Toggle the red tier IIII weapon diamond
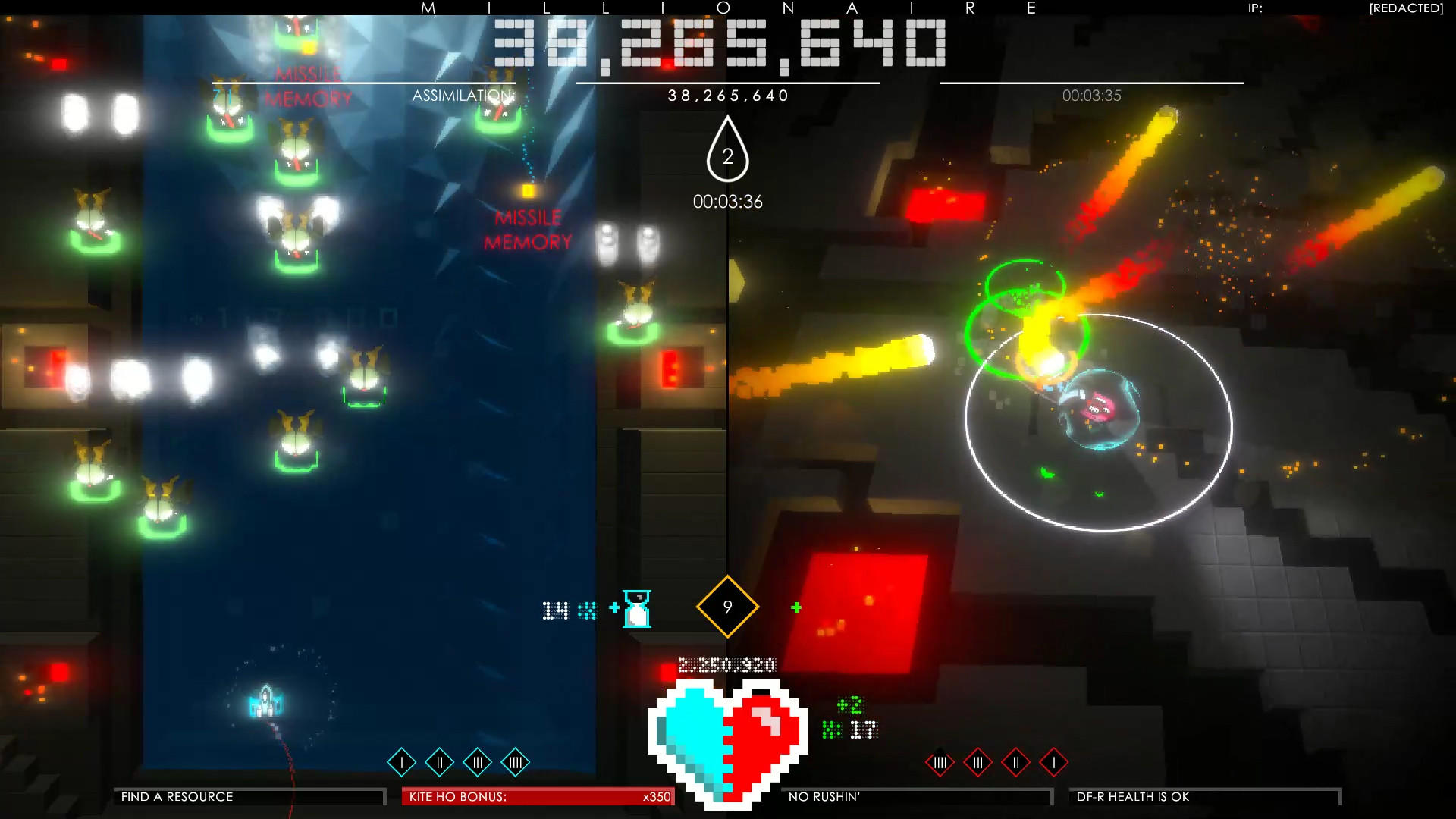 pos(940,763)
